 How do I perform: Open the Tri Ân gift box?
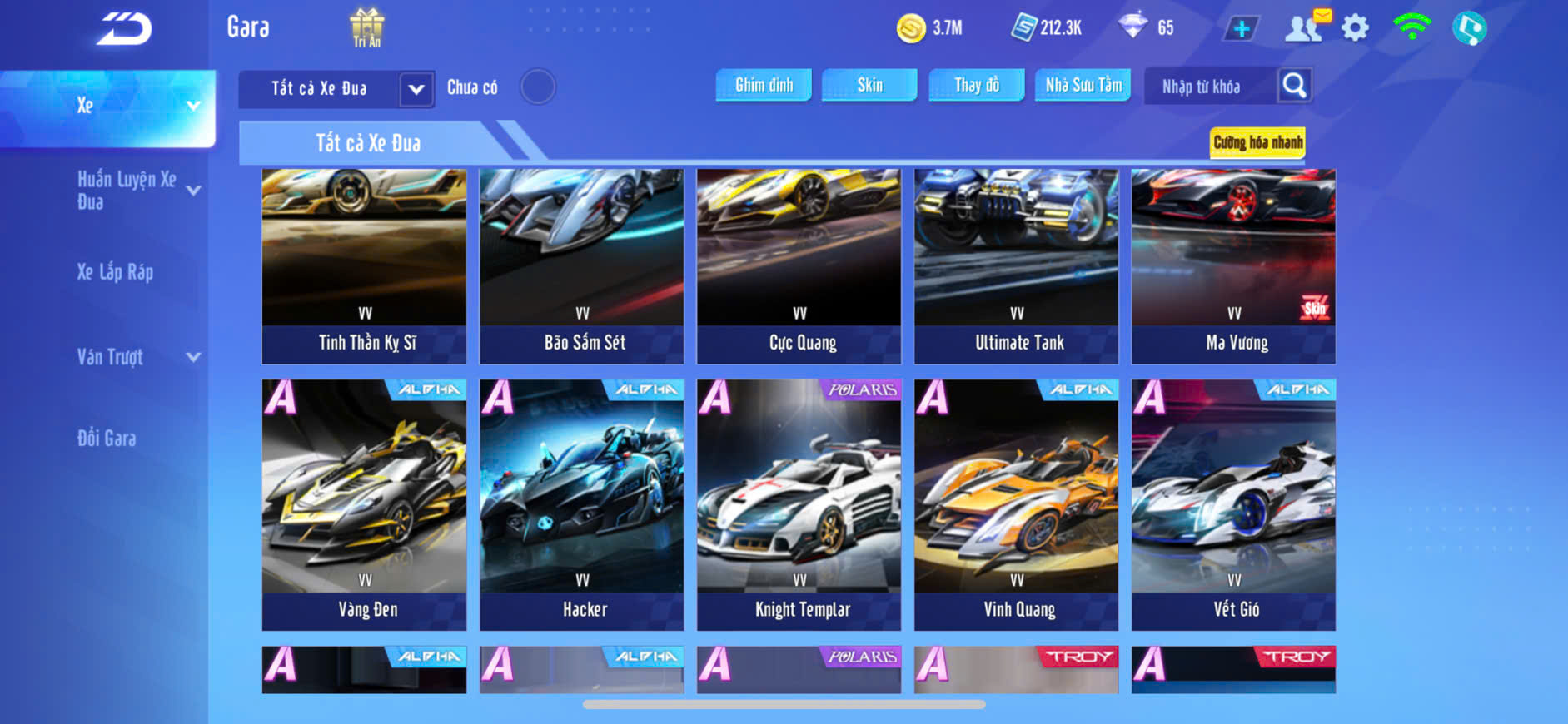coord(366,28)
